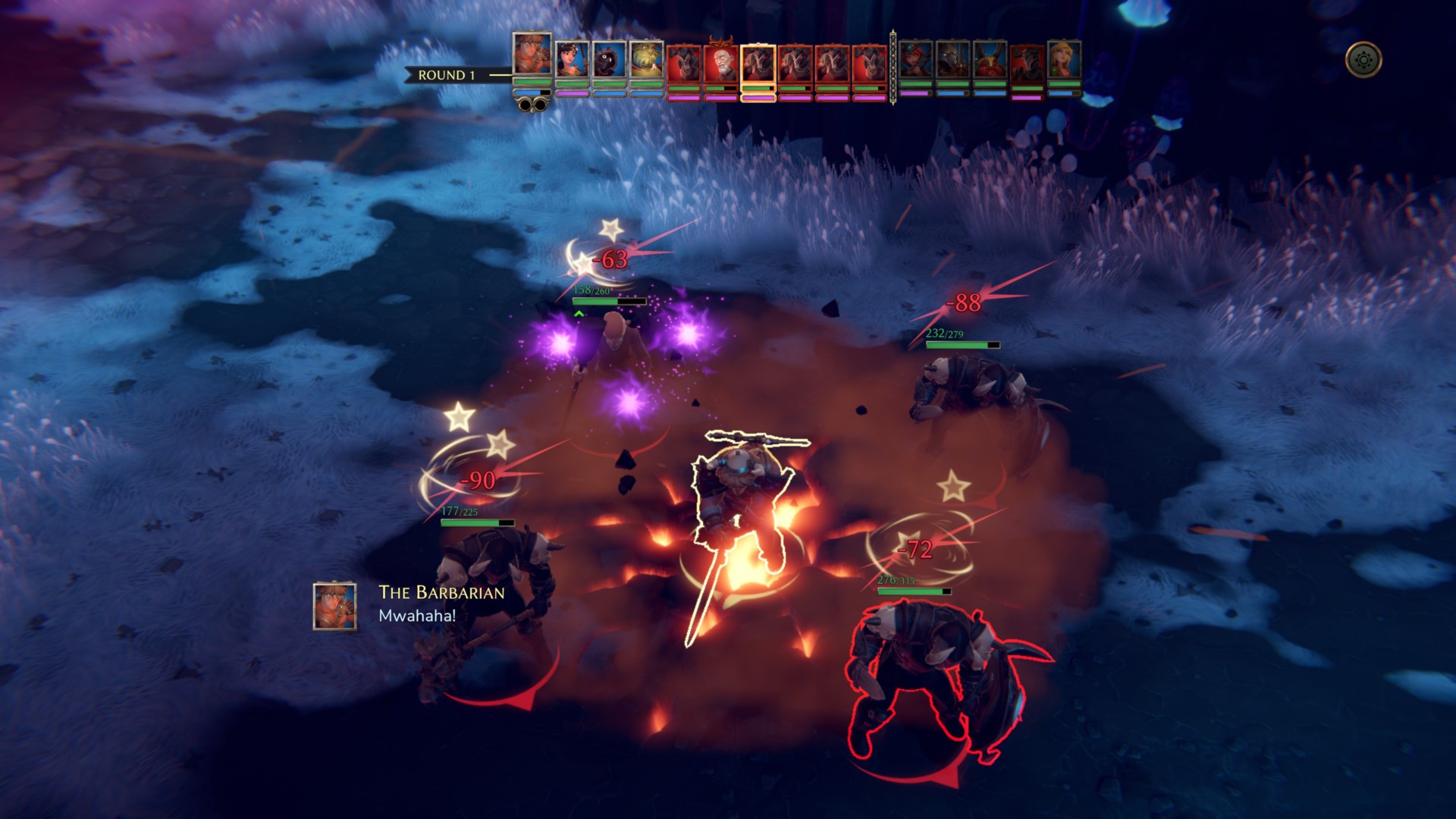Click the binoculars icon under Barbarian portrait
1456x819 pixels.
pos(532,105)
